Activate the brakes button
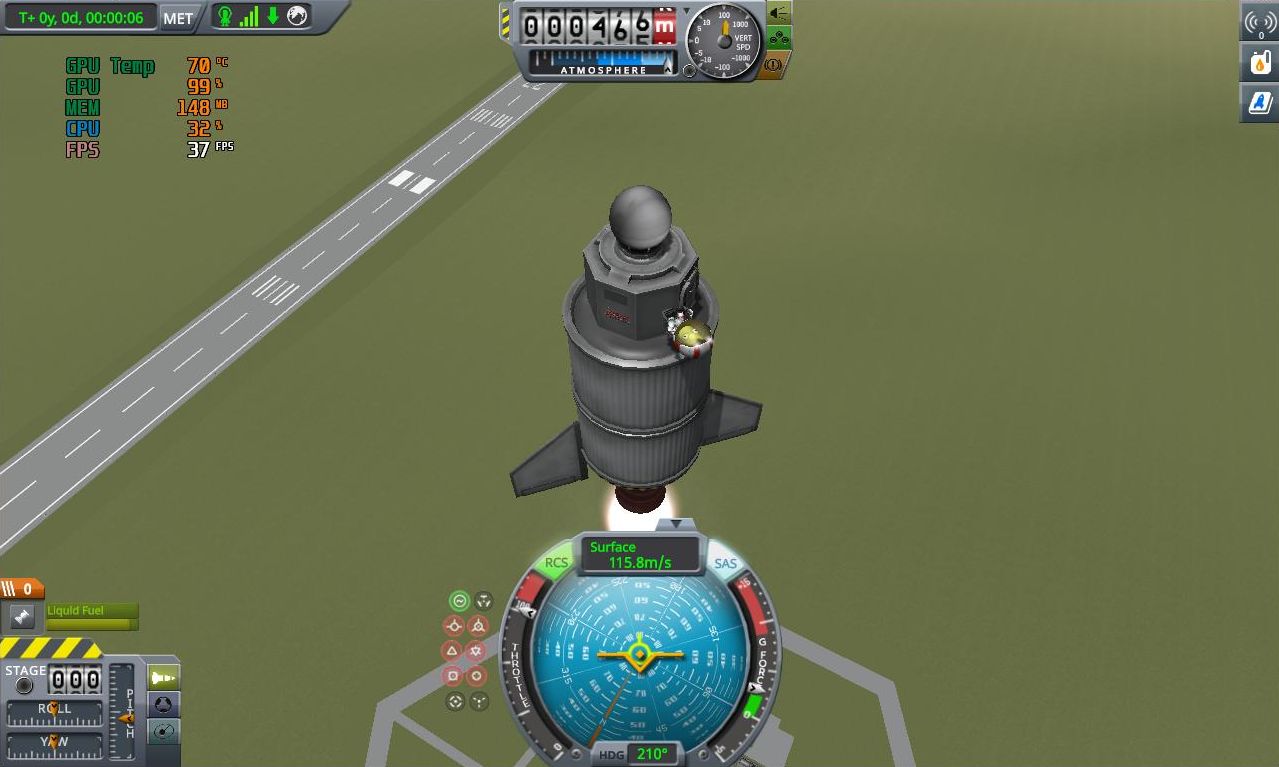 coord(774,65)
